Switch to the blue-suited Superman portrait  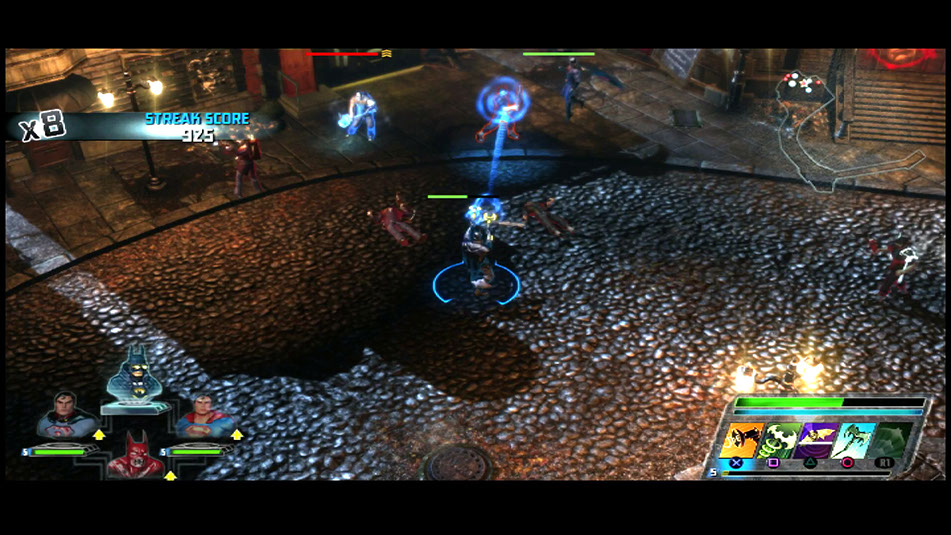coord(207,416)
